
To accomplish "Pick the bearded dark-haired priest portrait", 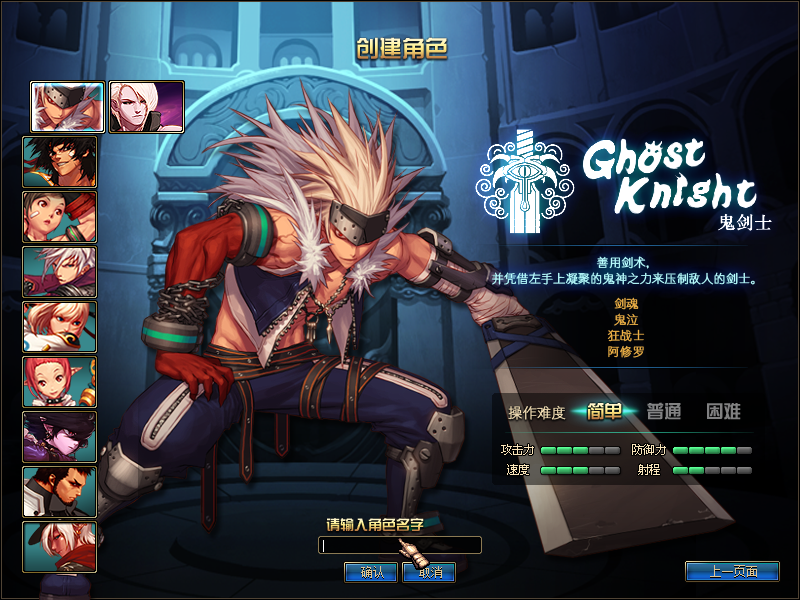I will point(60,492).
